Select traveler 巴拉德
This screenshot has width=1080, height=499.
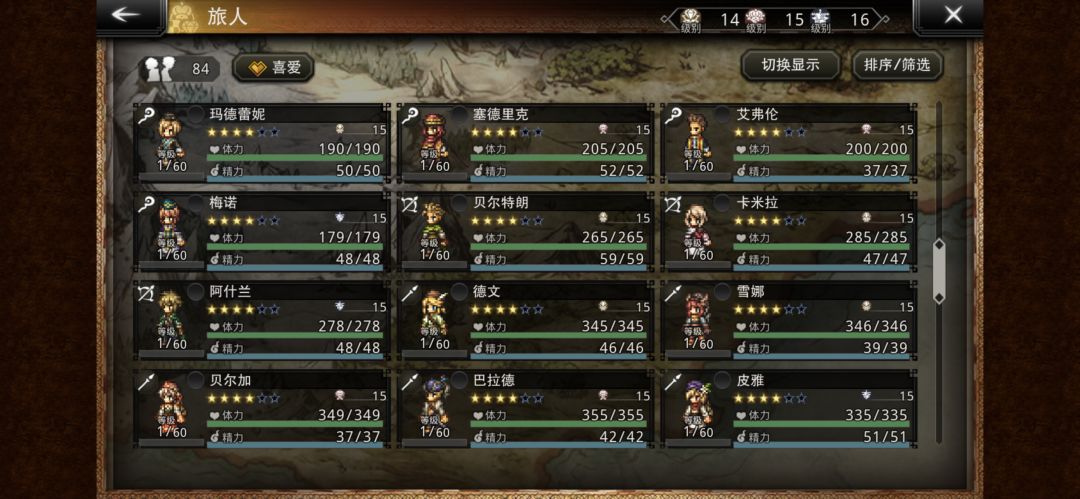point(526,409)
